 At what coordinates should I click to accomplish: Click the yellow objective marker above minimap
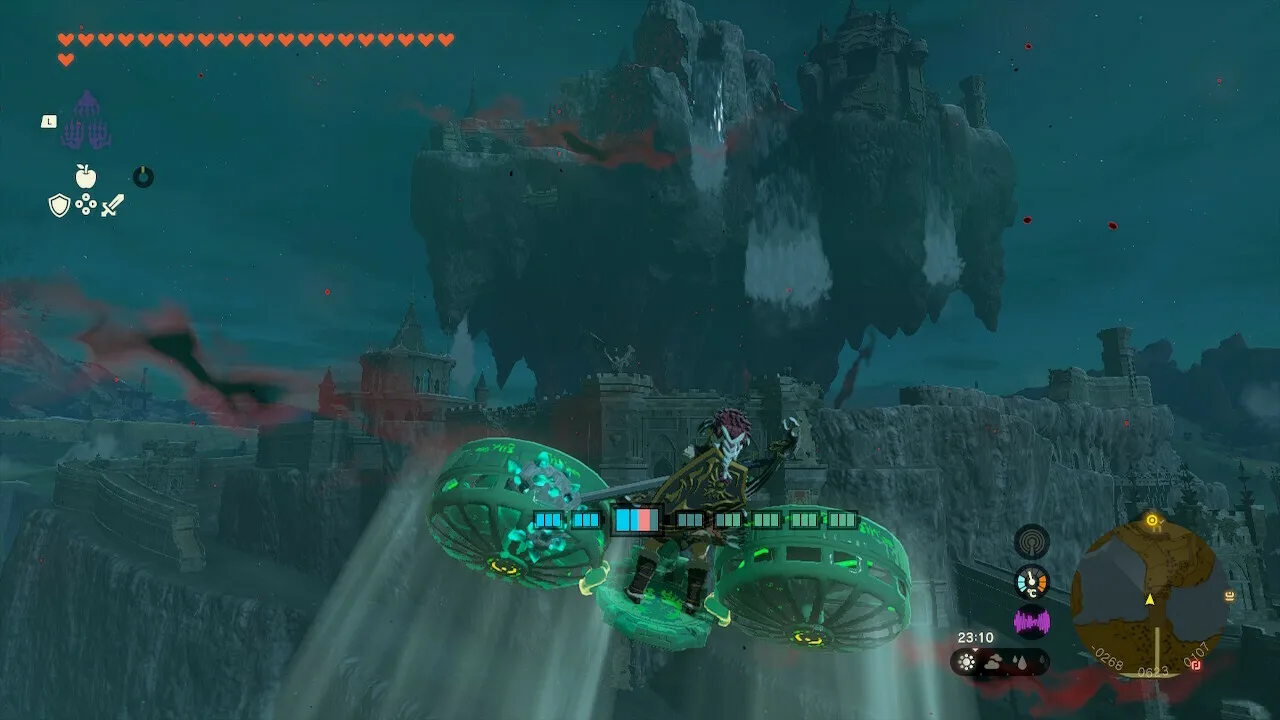pyautogui.click(x=1152, y=520)
